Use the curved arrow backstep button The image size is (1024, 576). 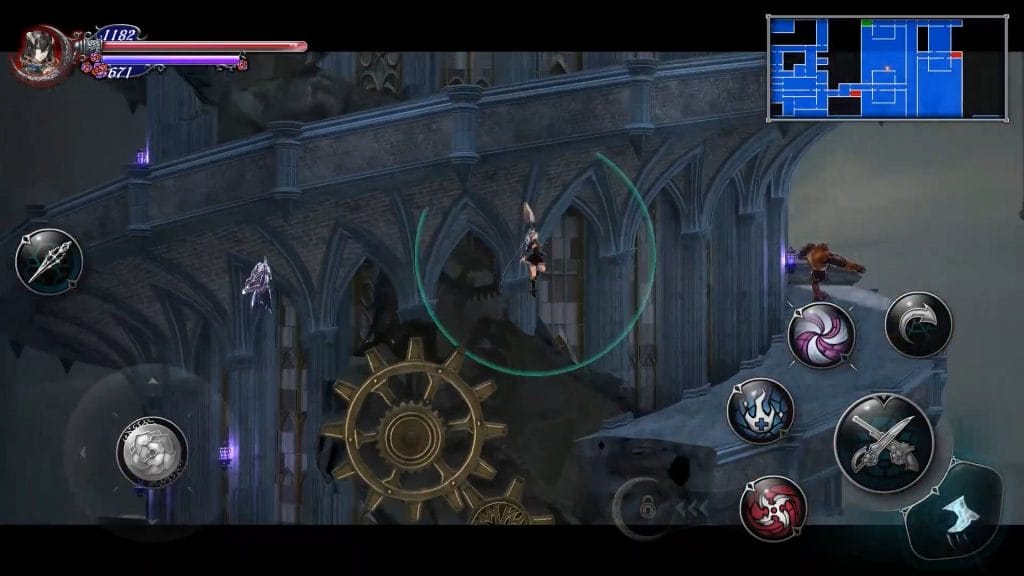(x=918, y=324)
